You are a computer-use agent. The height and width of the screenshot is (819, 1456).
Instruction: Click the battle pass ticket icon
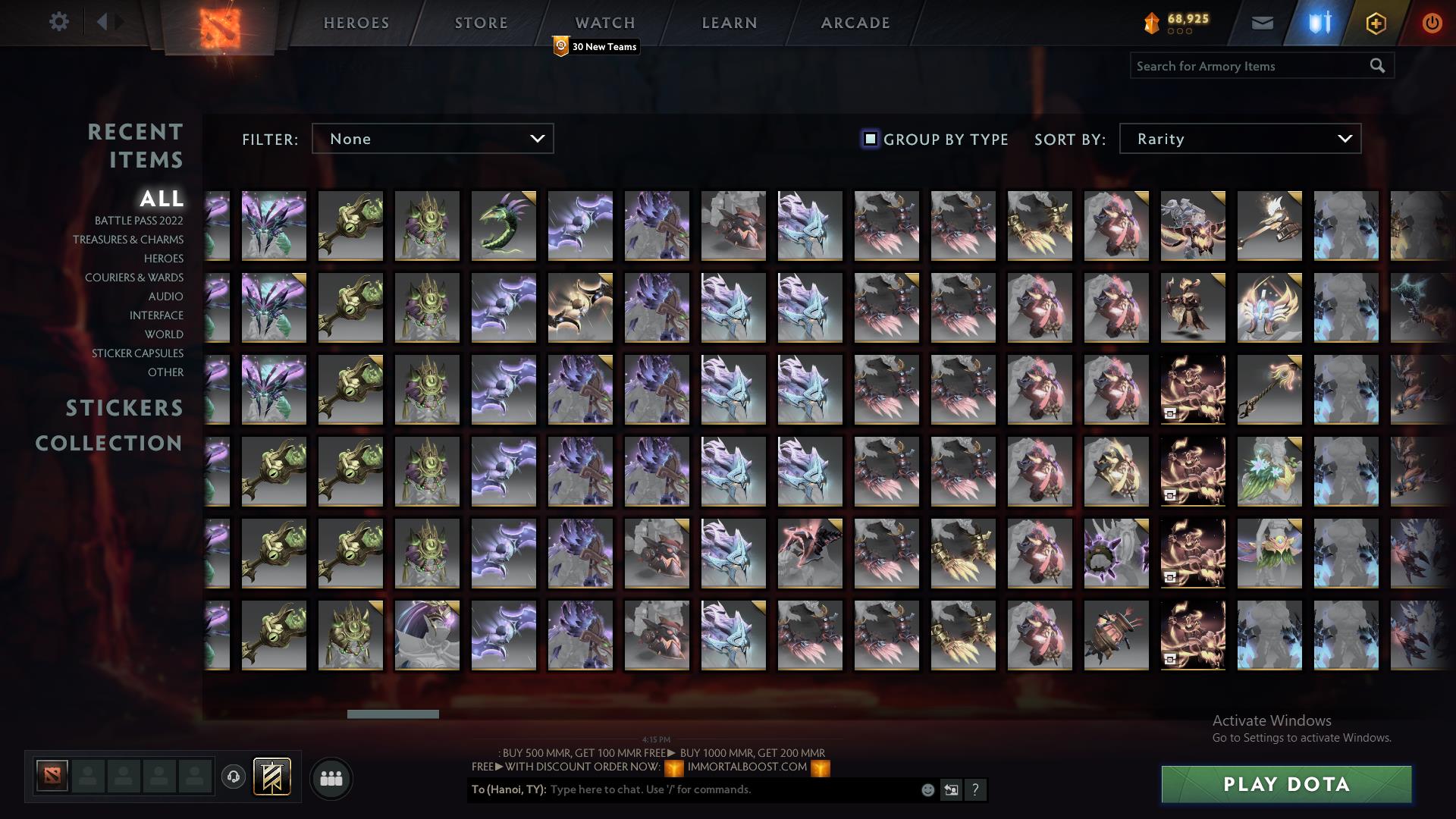point(271,777)
